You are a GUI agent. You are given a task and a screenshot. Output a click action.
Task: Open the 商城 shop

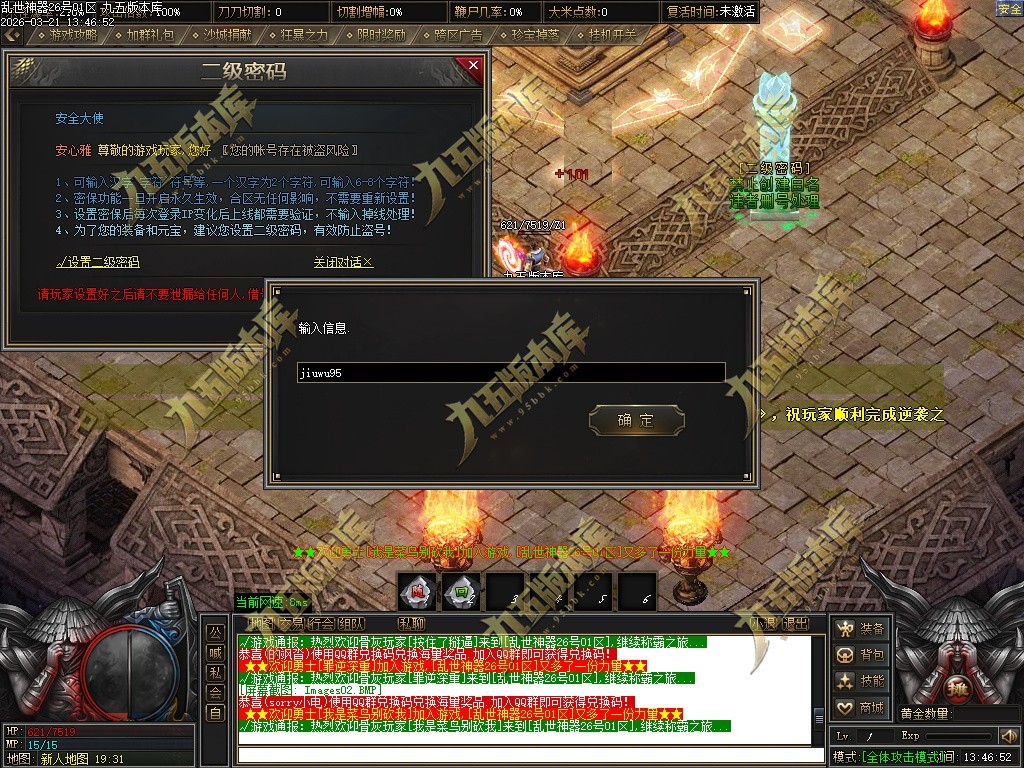862,708
